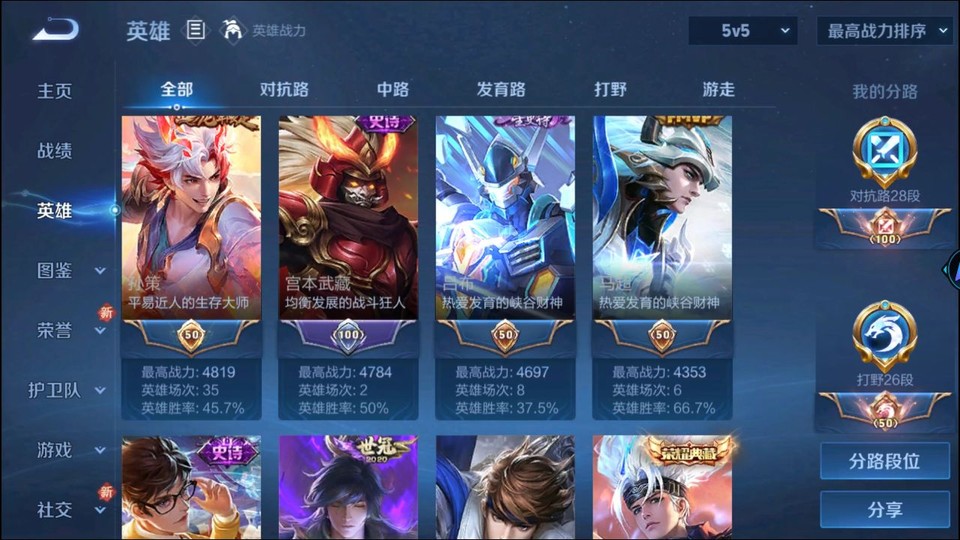Open the 最高战力排序 sort dropdown
Screen dimensions: 960x540
(x=885, y=31)
